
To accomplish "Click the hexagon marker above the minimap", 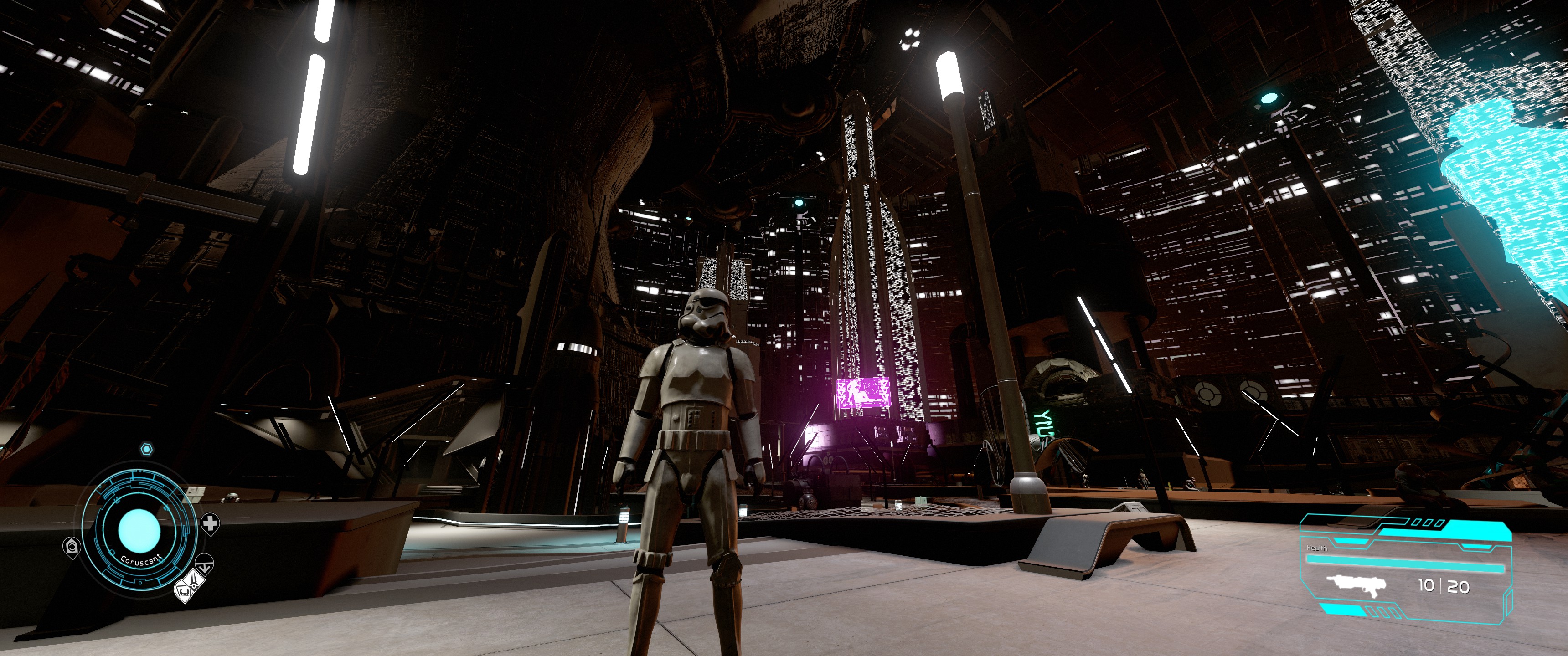I will coord(146,449).
